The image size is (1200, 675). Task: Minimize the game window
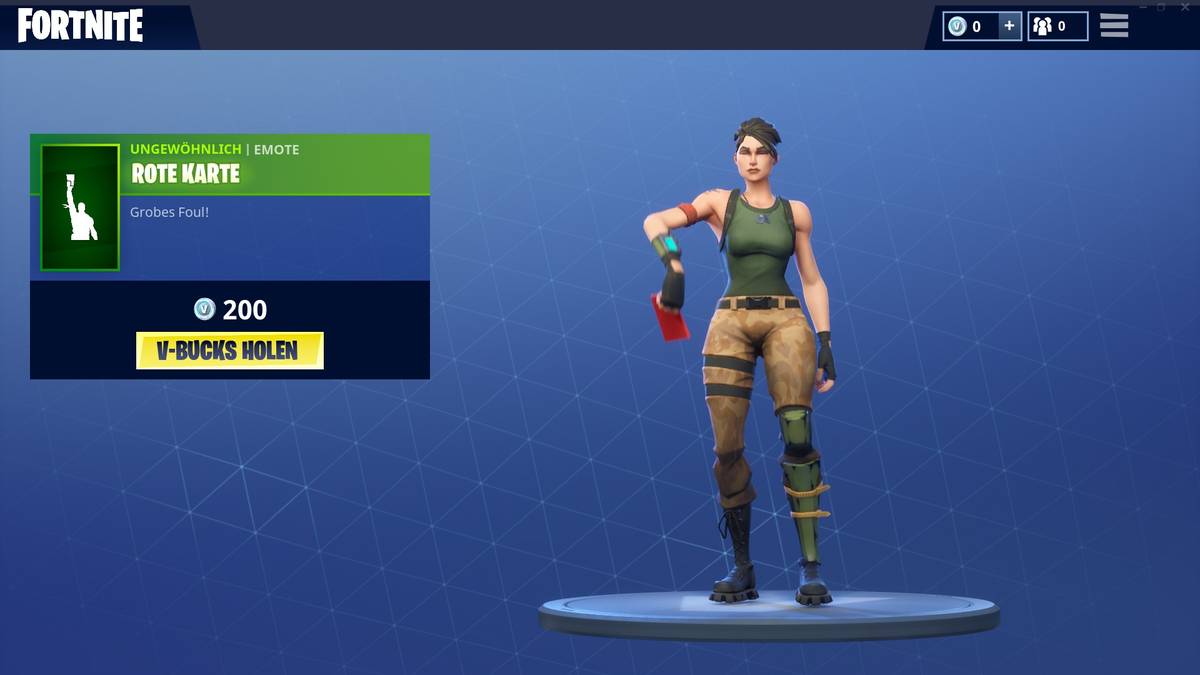[1145, 7]
